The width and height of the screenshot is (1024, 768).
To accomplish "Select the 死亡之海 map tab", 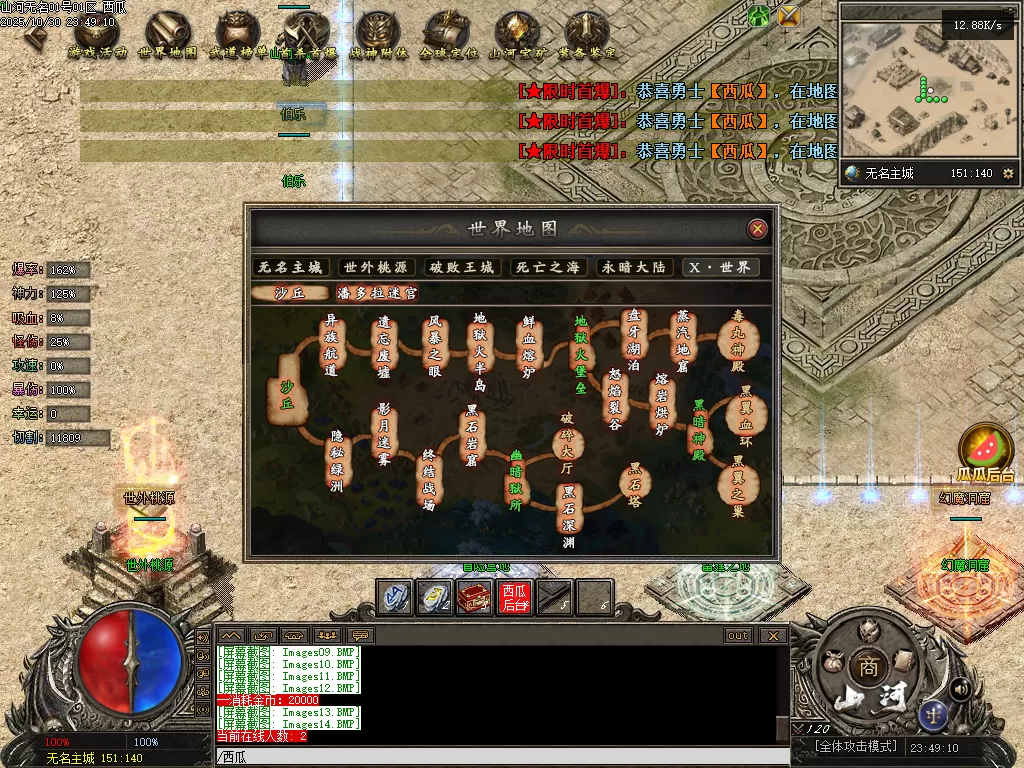I will pos(546,267).
